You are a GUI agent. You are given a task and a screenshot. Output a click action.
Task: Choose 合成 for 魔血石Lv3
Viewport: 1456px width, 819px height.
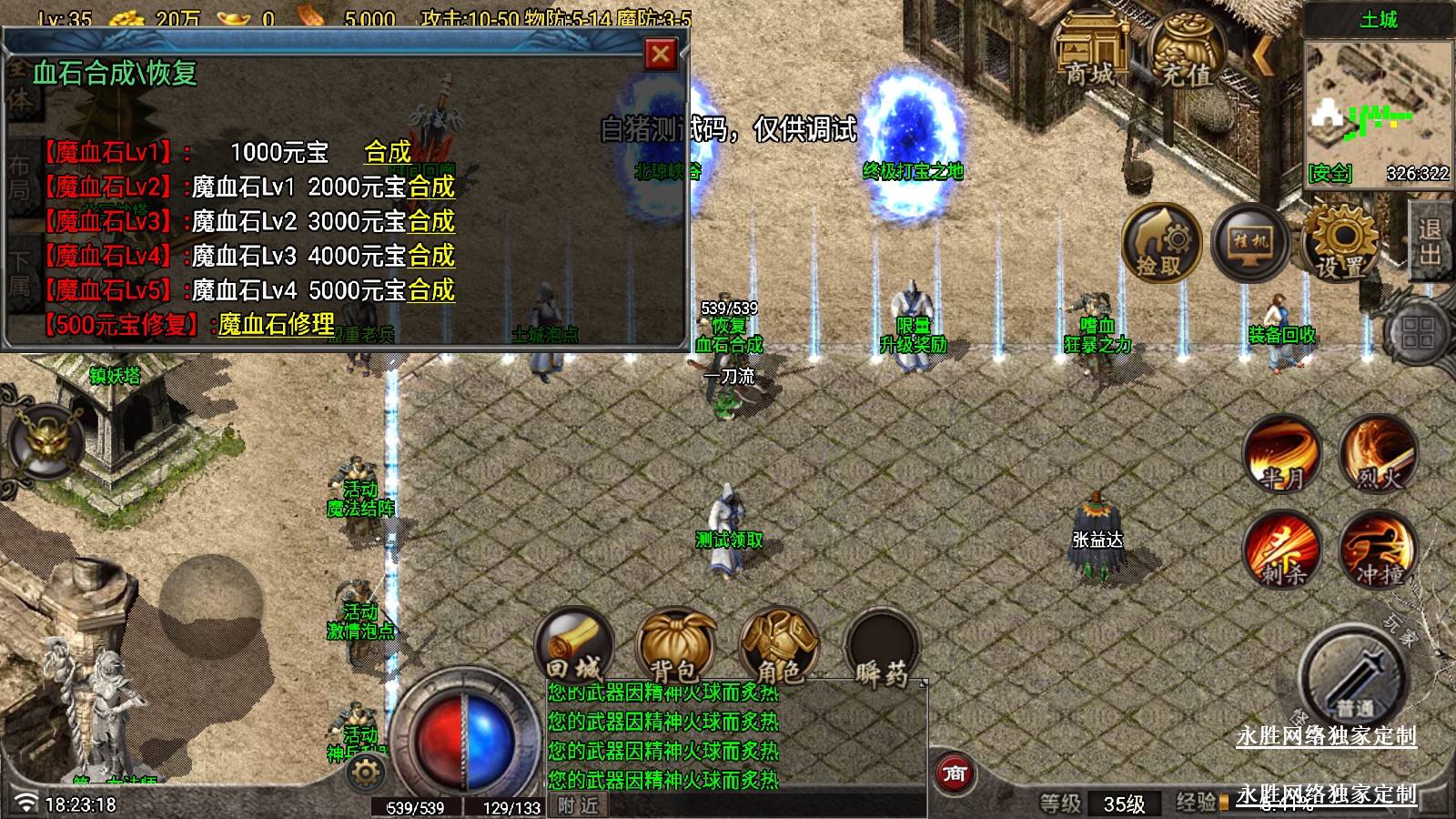click(431, 222)
